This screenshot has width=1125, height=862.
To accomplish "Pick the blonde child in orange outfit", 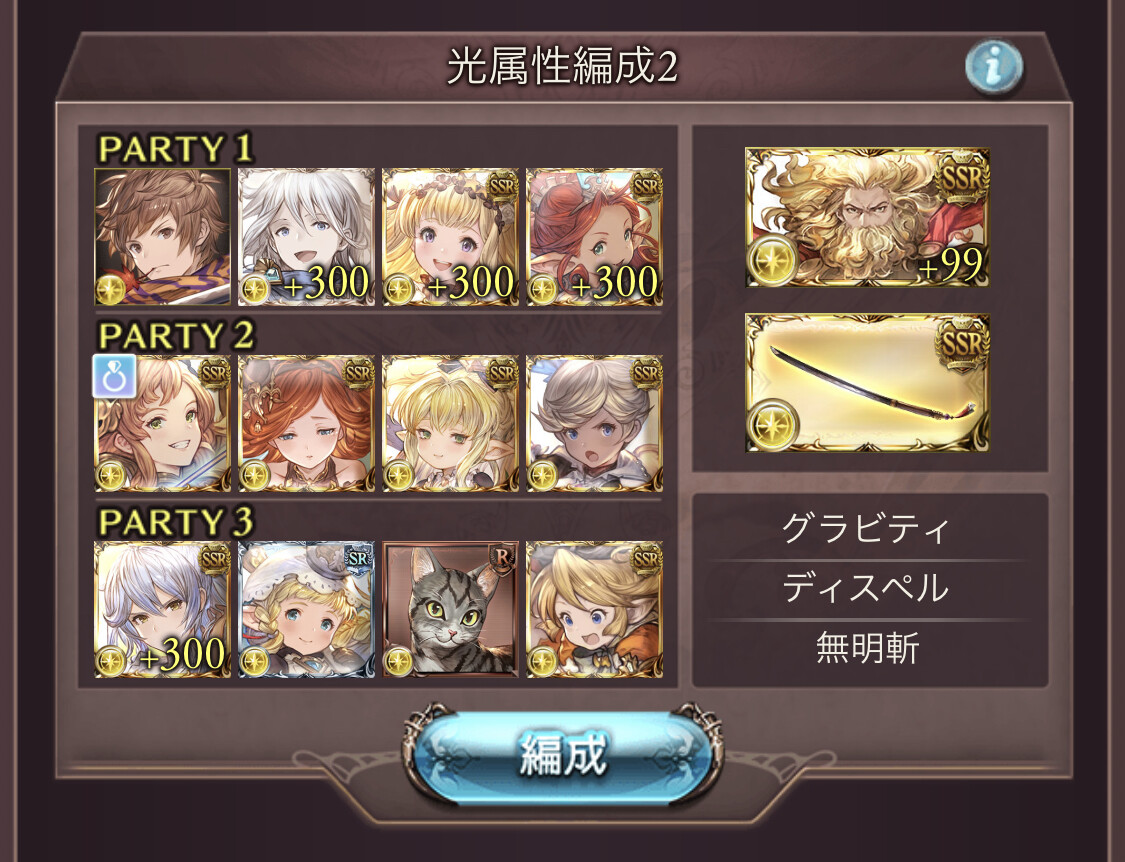I will pyautogui.click(x=594, y=610).
